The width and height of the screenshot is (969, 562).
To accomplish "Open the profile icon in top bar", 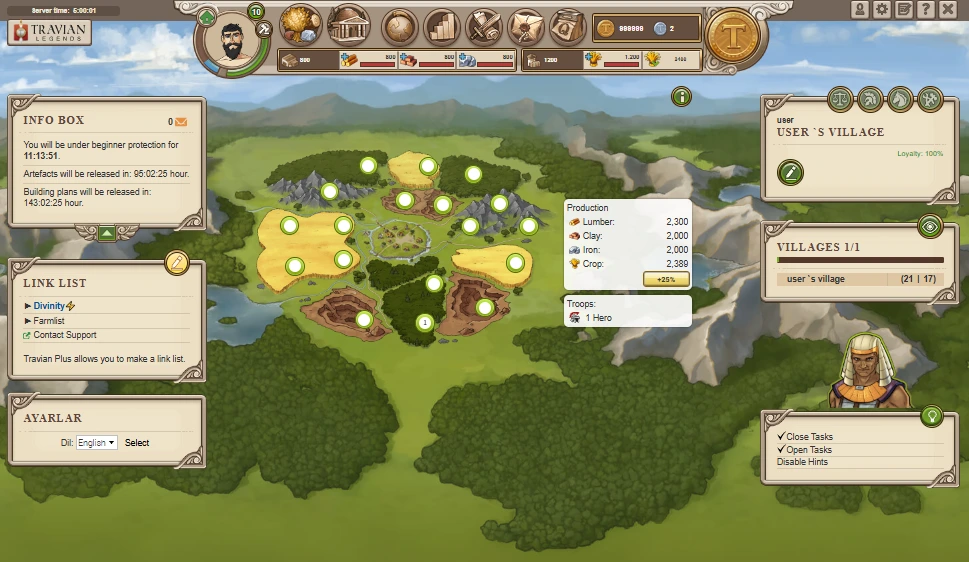I will click(x=860, y=9).
